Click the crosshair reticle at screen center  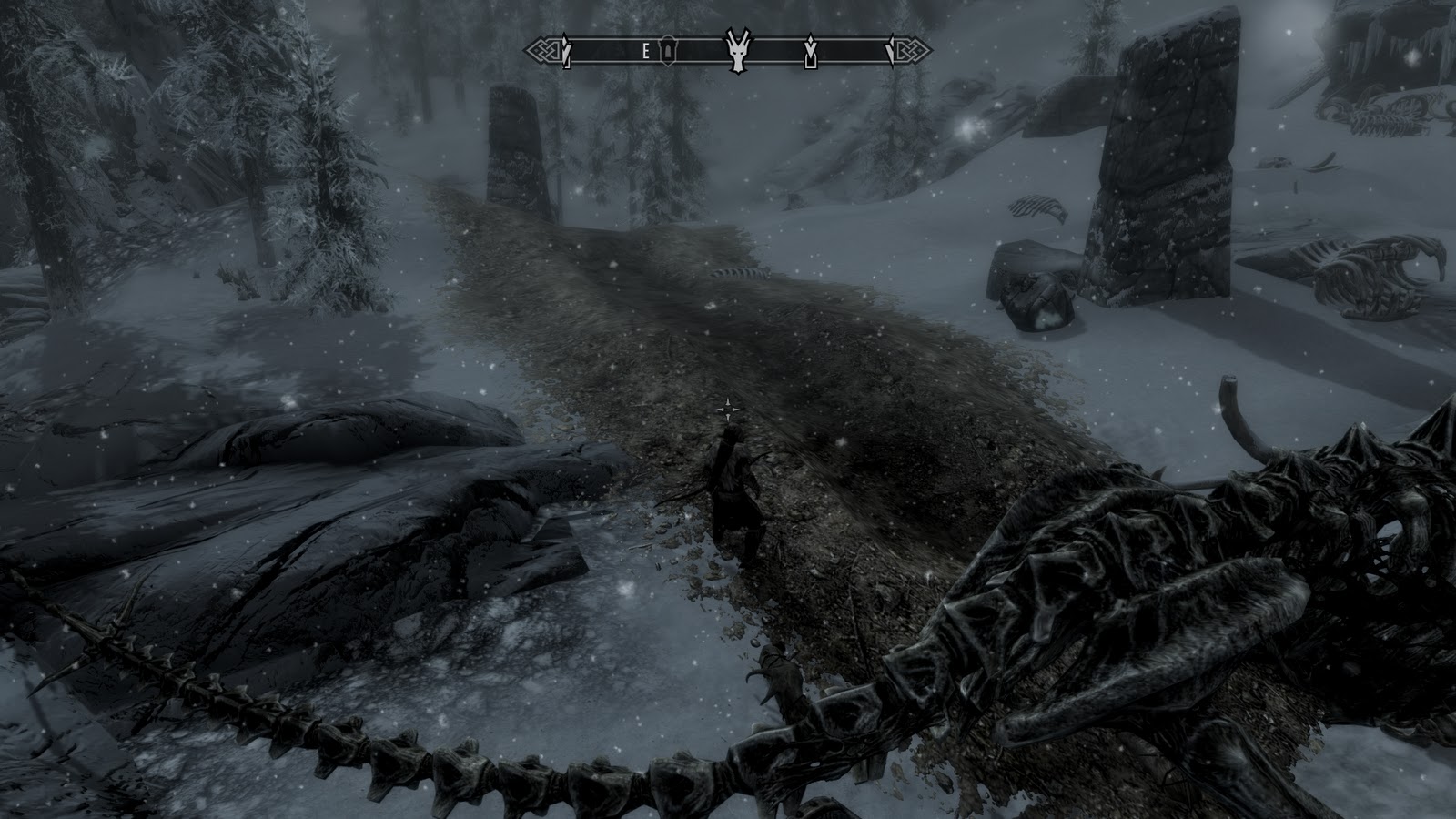coord(727,409)
